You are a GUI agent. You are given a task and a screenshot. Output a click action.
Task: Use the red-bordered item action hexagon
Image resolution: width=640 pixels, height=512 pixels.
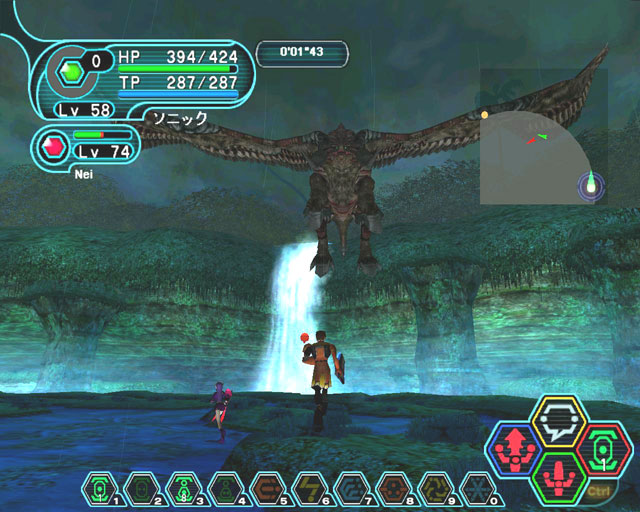click(602, 449)
